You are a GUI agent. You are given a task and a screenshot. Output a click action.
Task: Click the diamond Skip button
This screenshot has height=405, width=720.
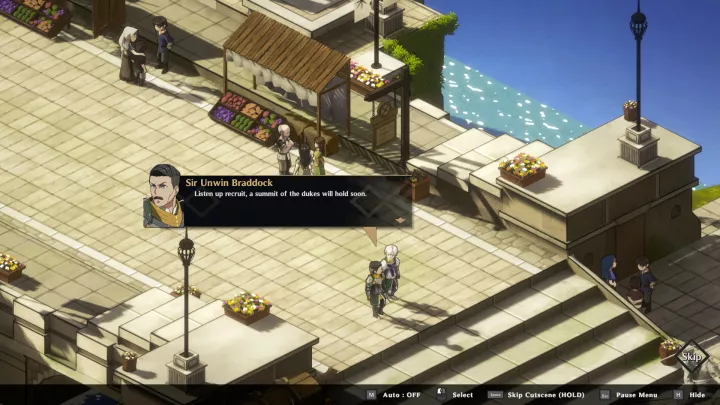click(690, 357)
